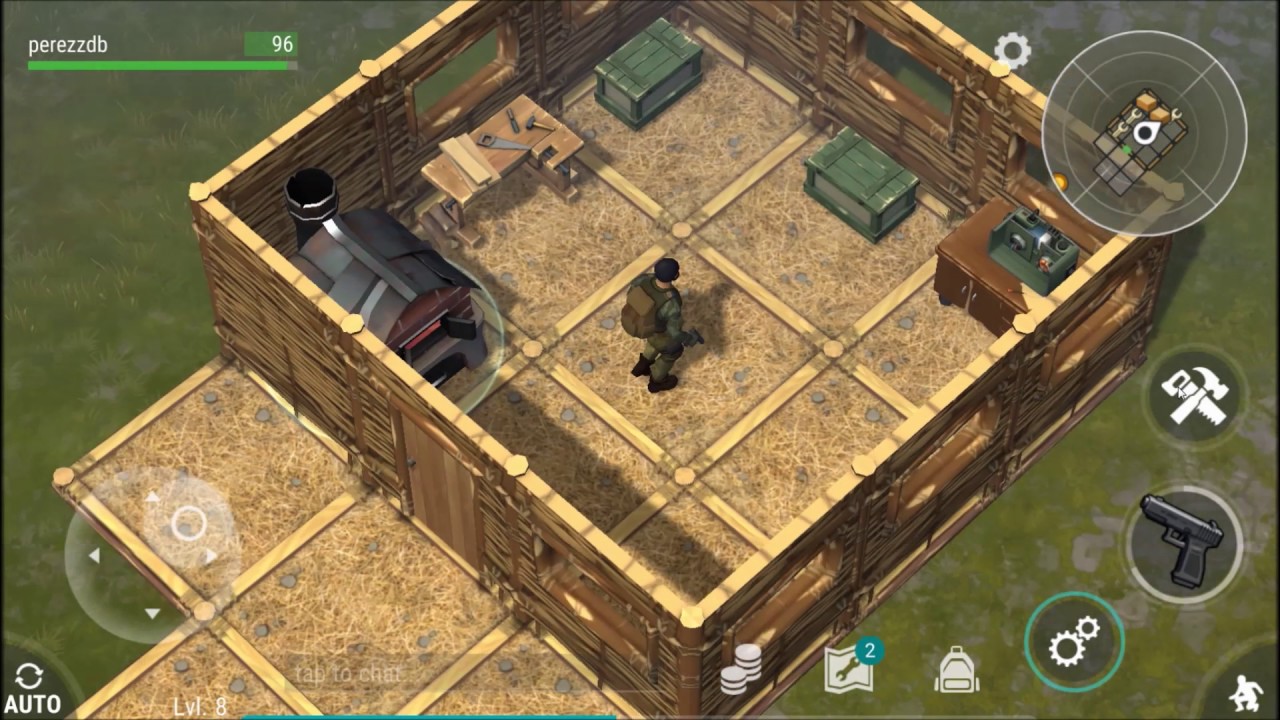Image resolution: width=1280 pixels, height=720 pixels.
Task: Toggle the AUTO mode button
Action: point(32,689)
